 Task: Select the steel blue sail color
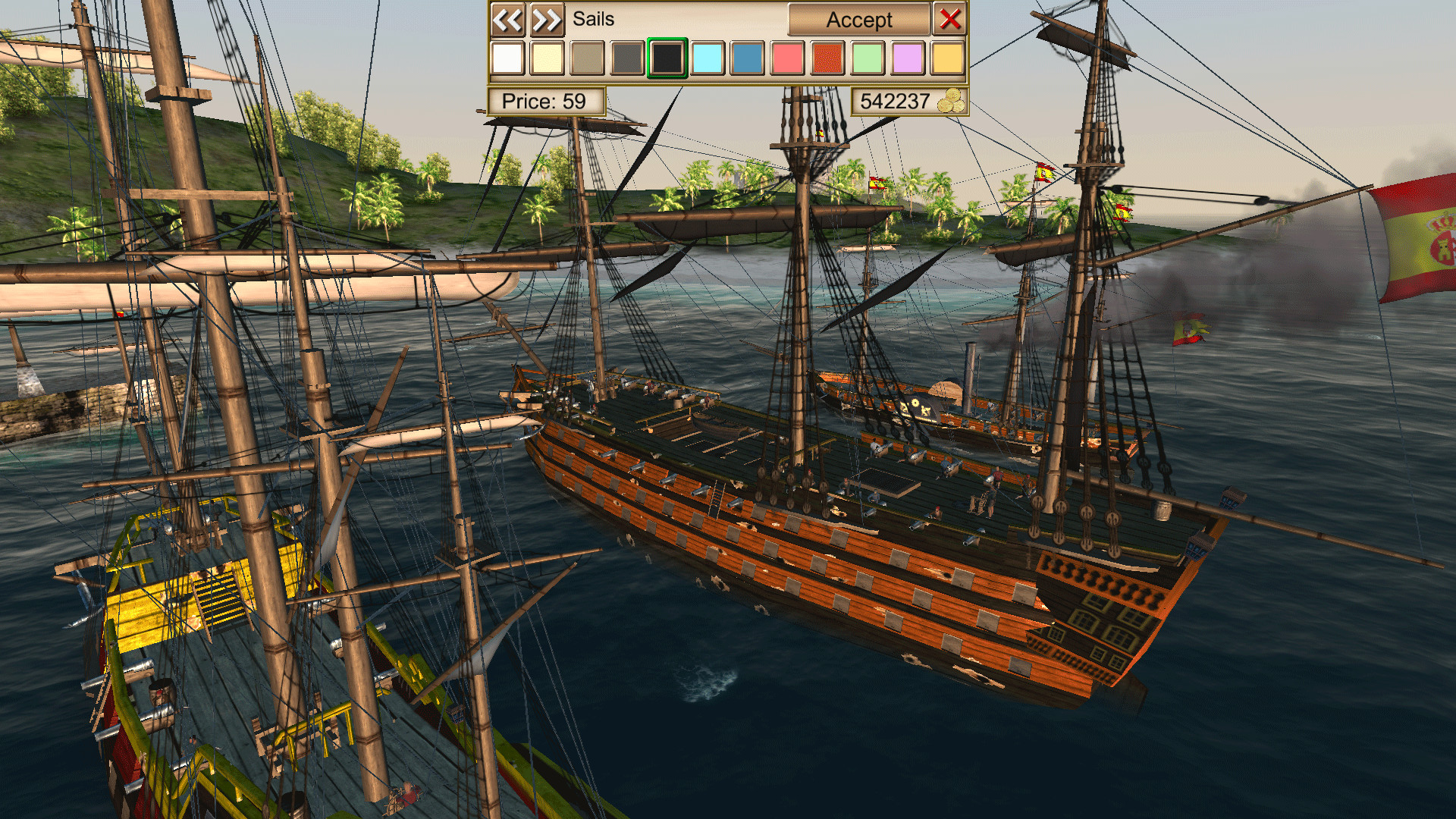(x=748, y=58)
